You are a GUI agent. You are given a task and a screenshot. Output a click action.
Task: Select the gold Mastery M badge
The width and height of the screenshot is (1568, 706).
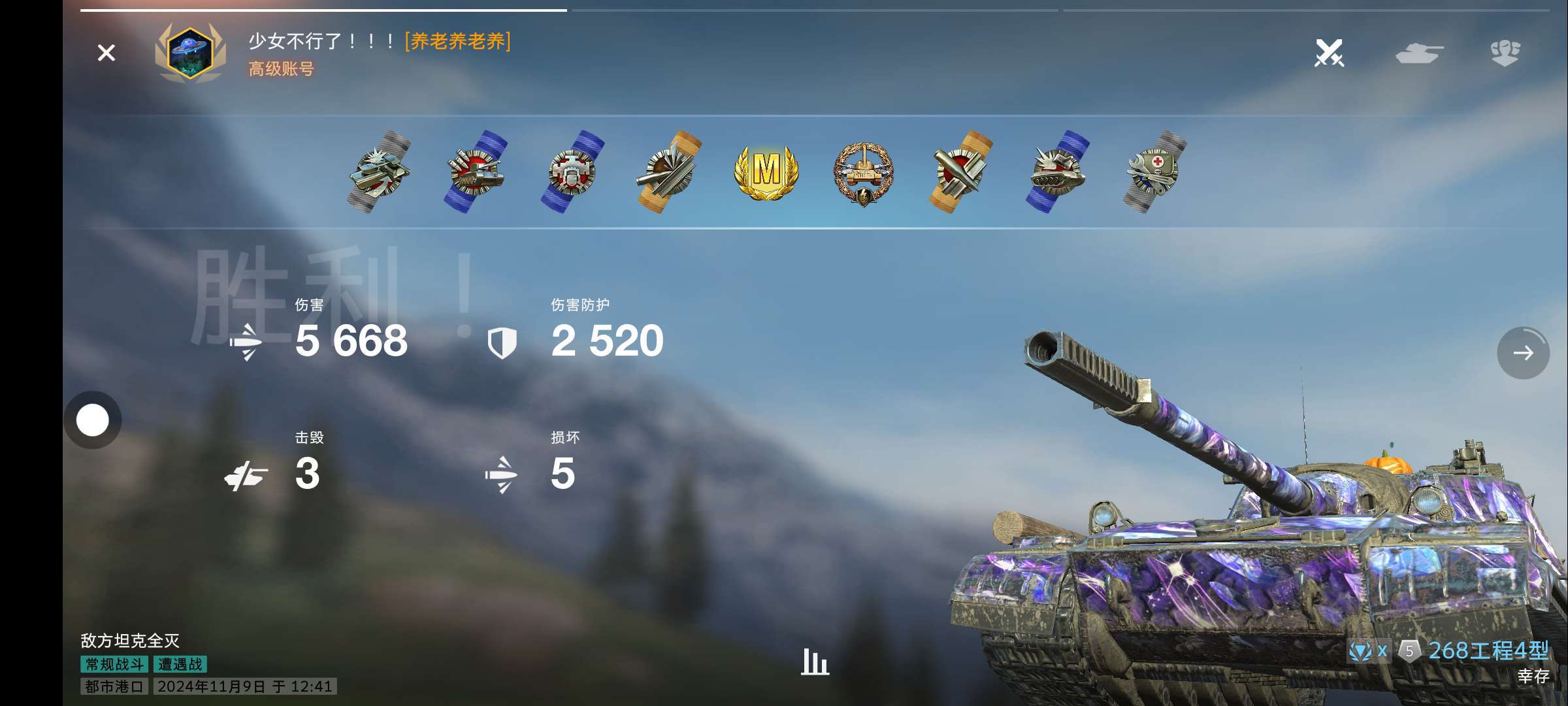[766, 172]
